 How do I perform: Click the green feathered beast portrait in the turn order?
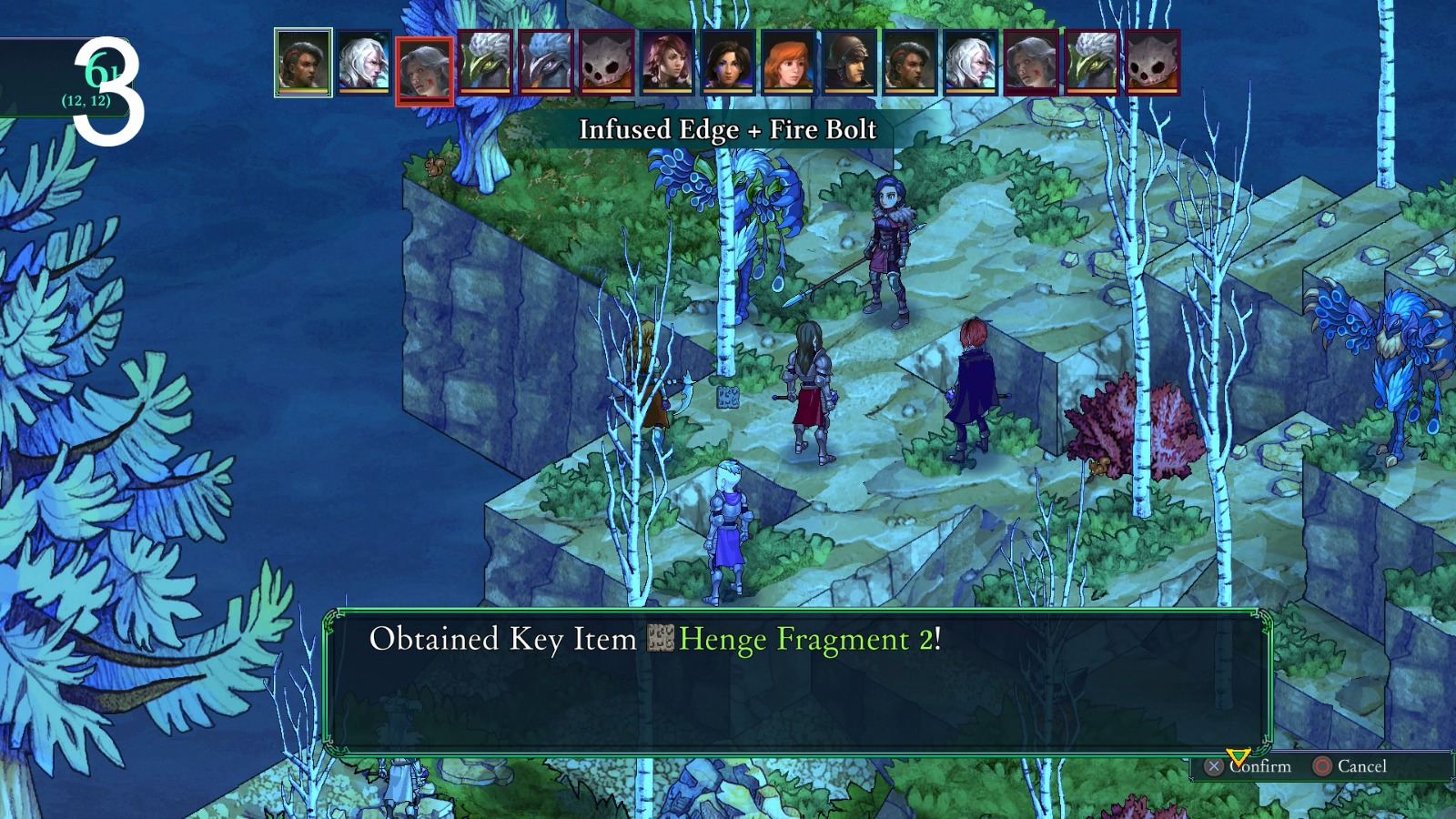click(x=486, y=64)
